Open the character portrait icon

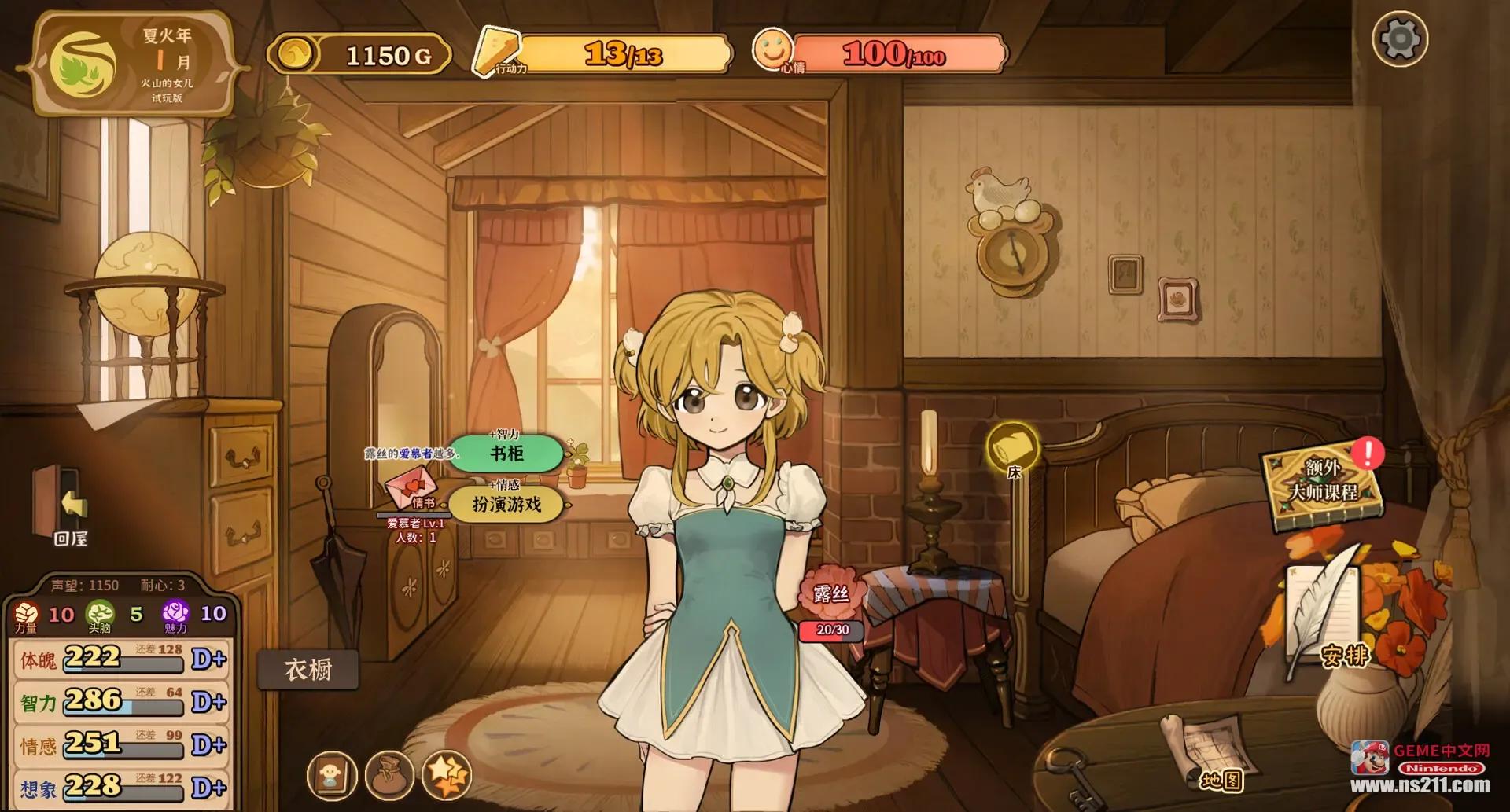330,776
